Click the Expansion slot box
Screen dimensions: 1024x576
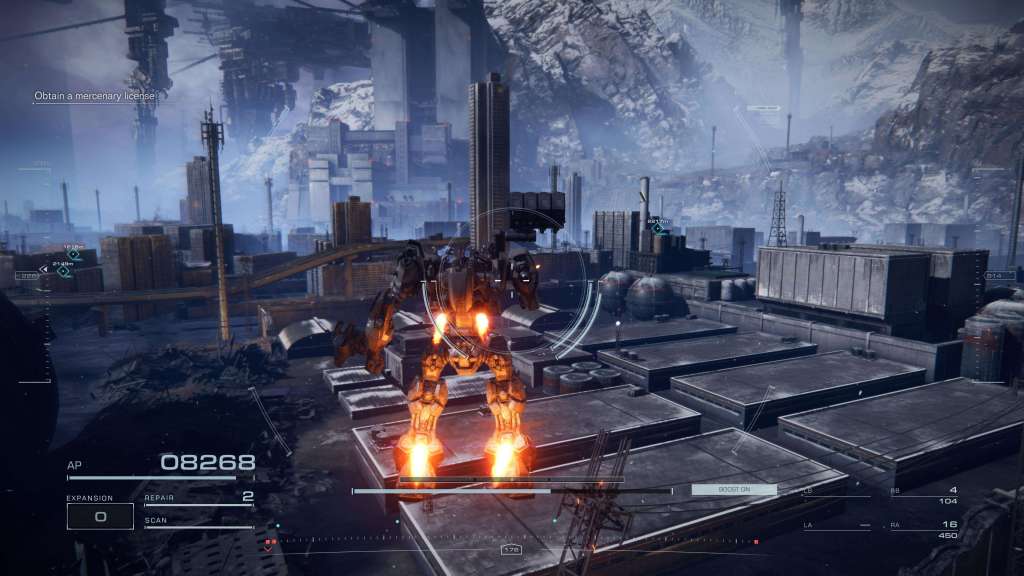(100, 516)
